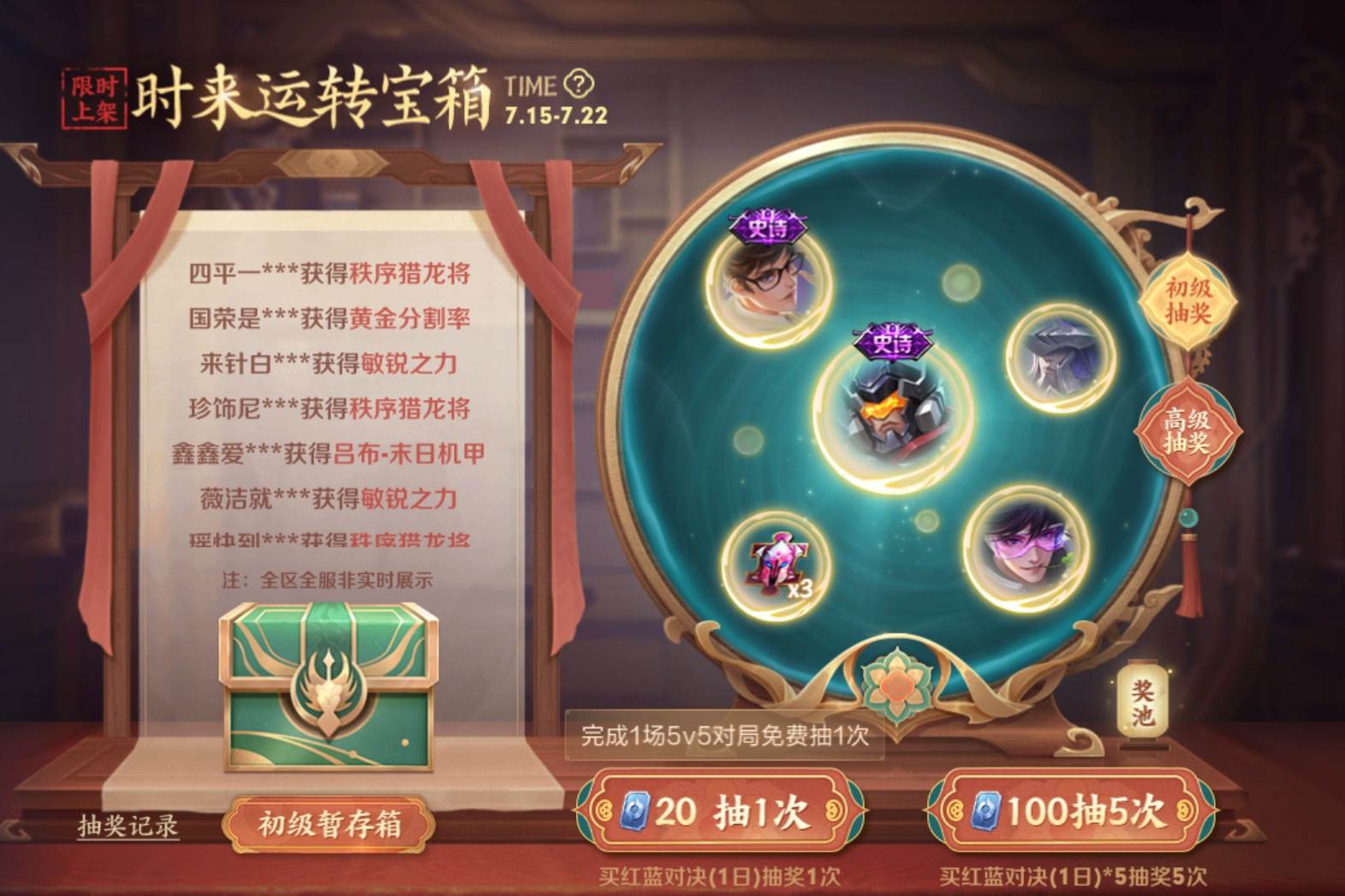
Task: Draw once for 20 tickets
Action: (x=720, y=810)
